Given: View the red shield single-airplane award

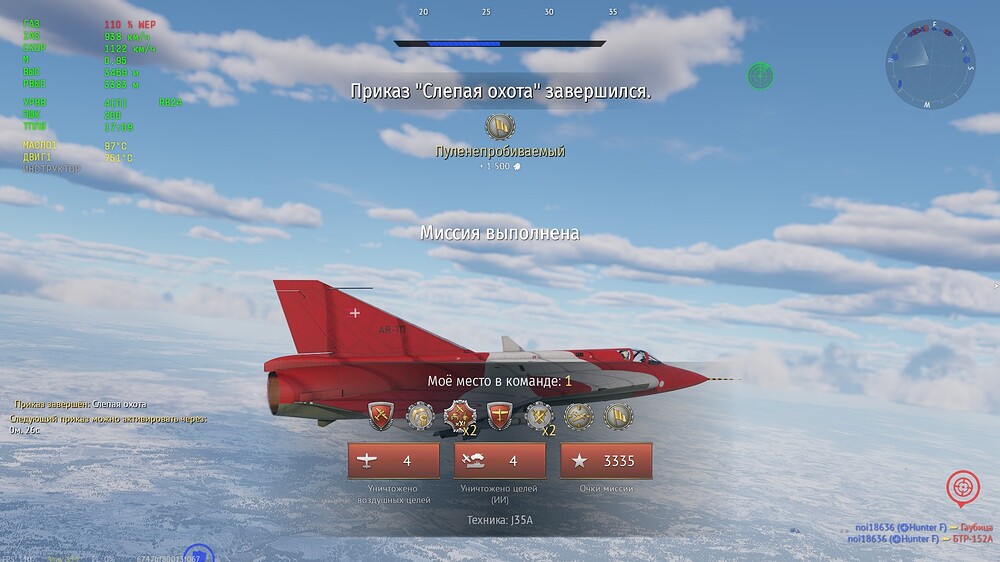Looking at the screenshot, I should [x=500, y=415].
